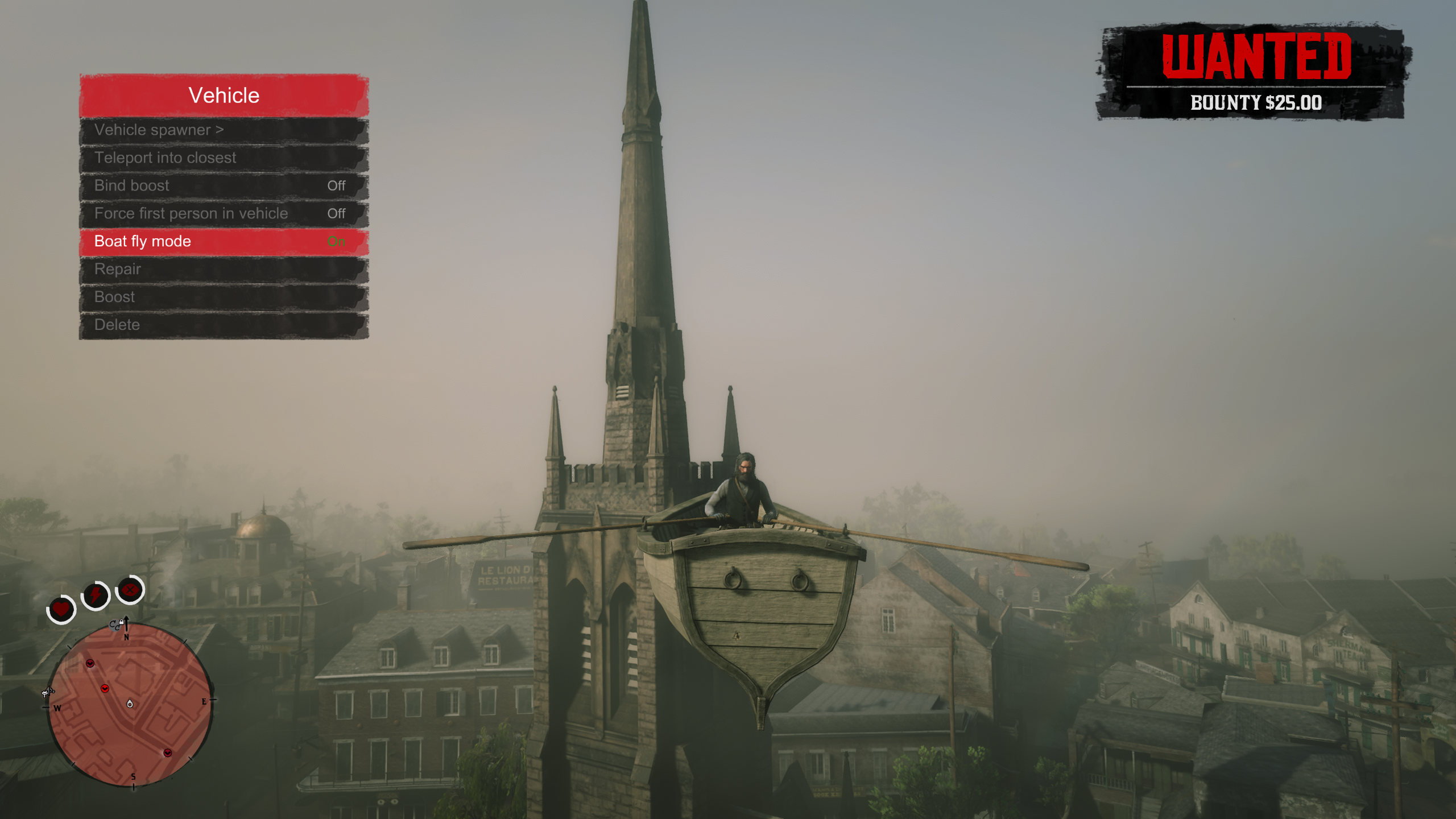
Task: Toggle the Bind boost option
Action: 224,186
